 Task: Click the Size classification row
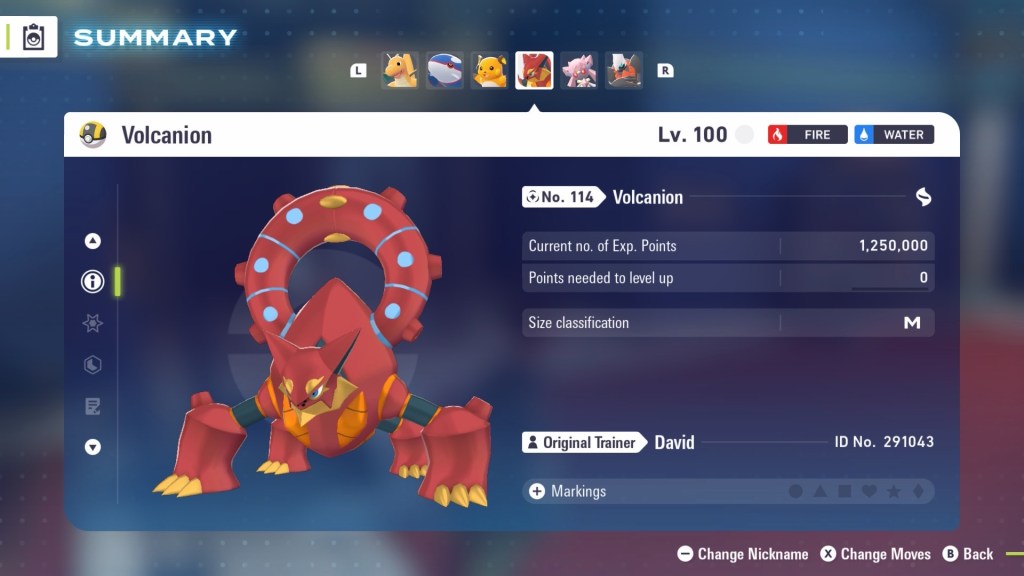point(728,323)
